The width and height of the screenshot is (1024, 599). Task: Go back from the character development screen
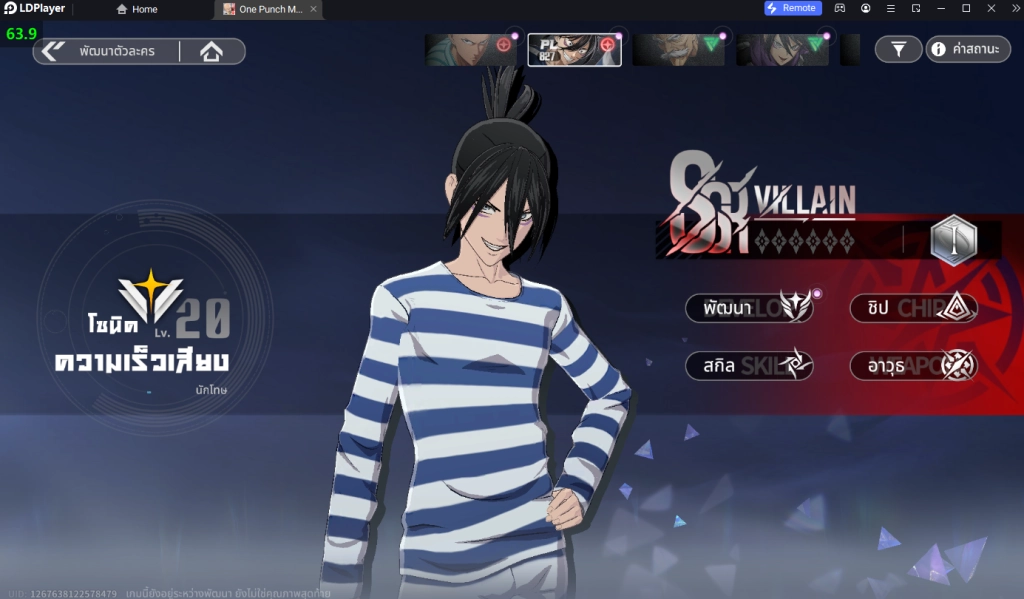54,51
